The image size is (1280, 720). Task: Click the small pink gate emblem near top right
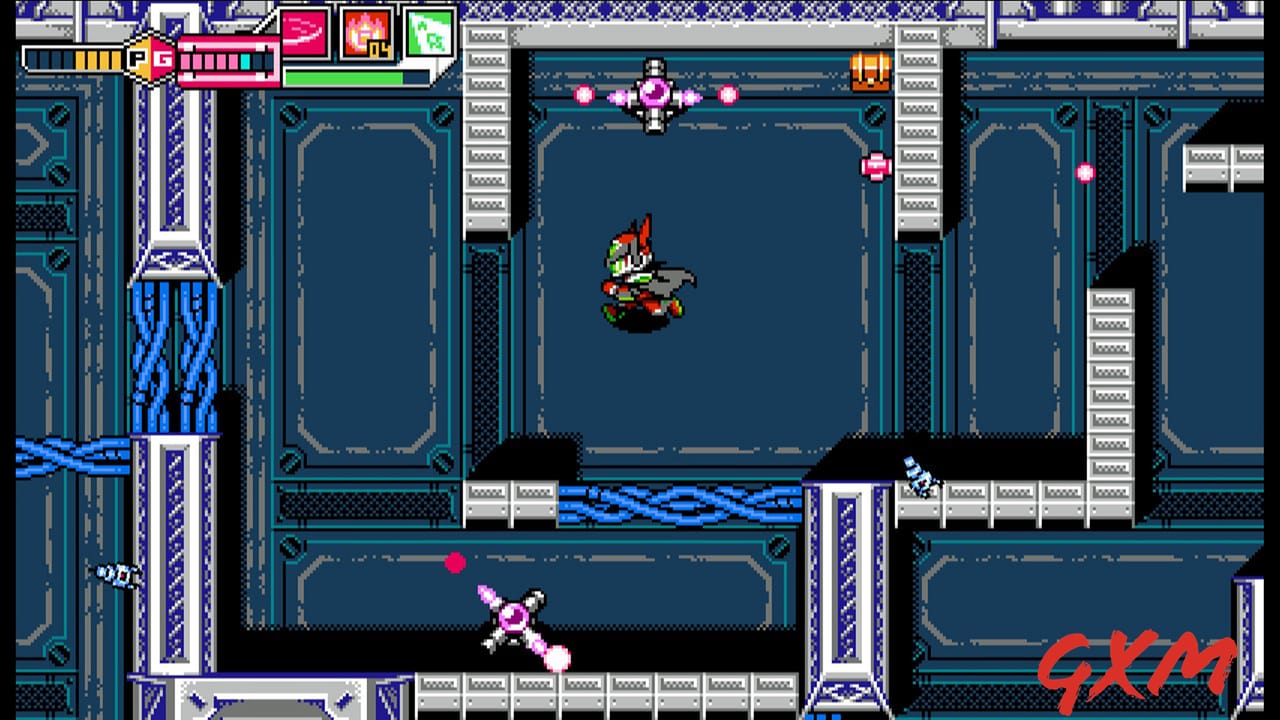[x=878, y=166]
